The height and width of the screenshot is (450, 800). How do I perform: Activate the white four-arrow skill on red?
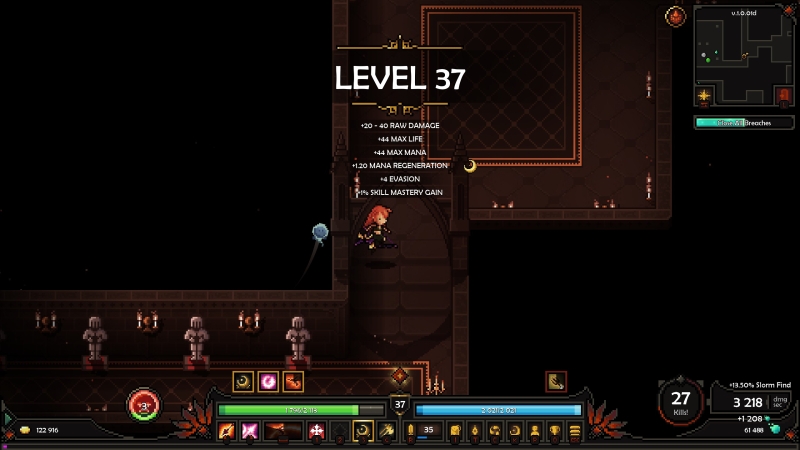(x=317, y=431)
